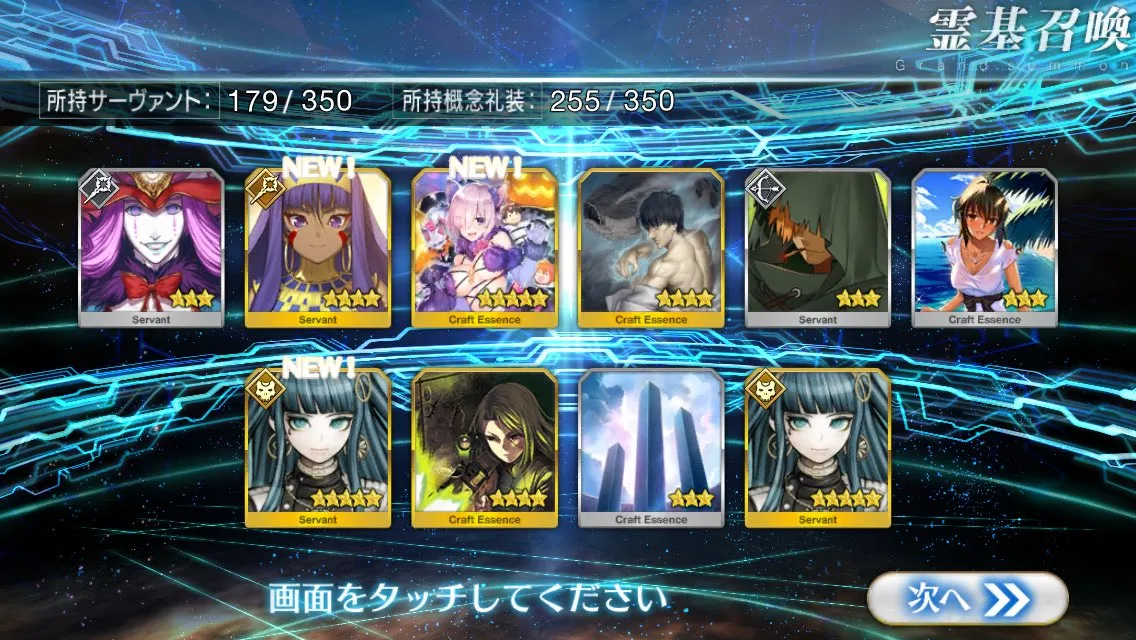The image size is (1136, 640).
Task: View the green-glowing figure Craft Essence card
Action: pyautogui.click(x=485, y=448)
